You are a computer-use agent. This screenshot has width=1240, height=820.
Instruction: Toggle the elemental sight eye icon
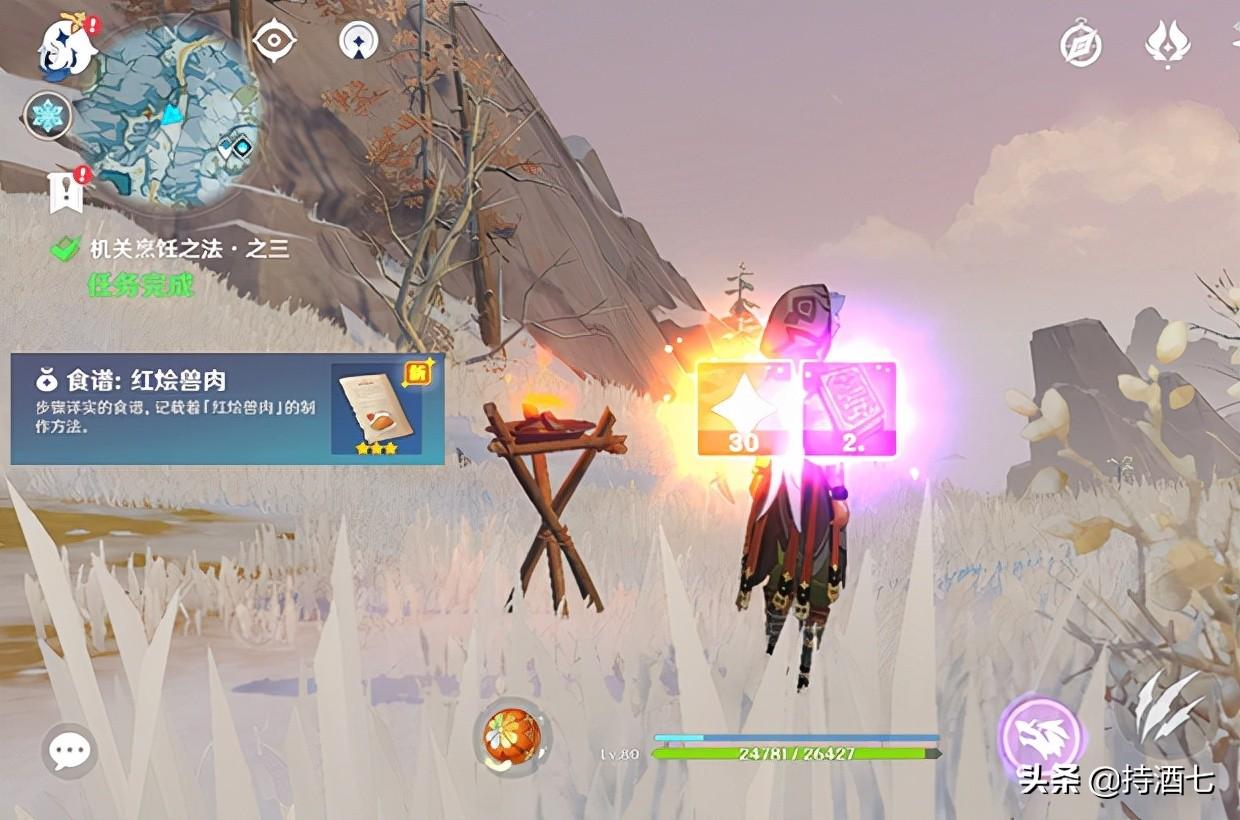coord(273,42)
